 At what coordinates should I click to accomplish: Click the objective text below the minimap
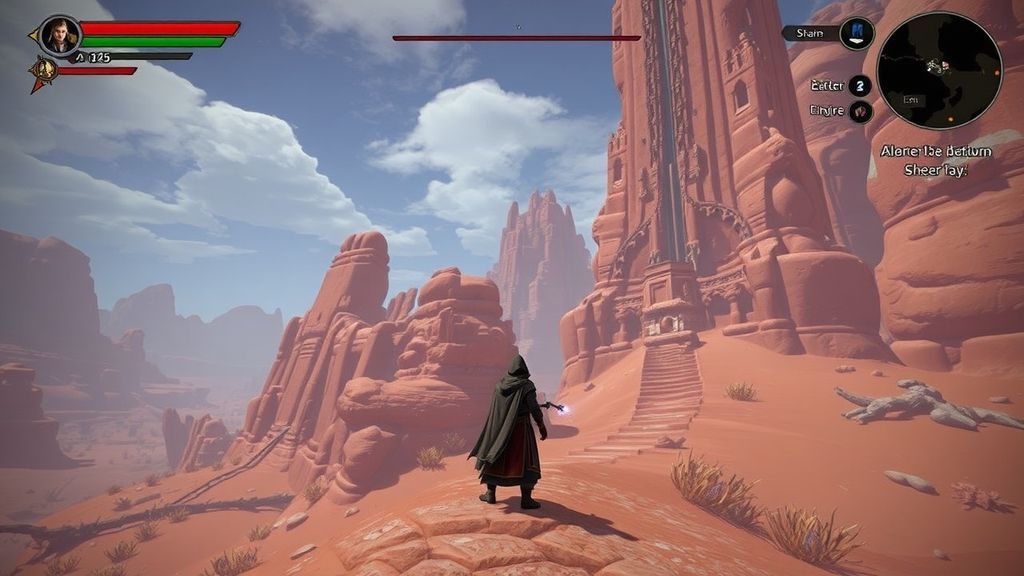(x=936, y=160)
